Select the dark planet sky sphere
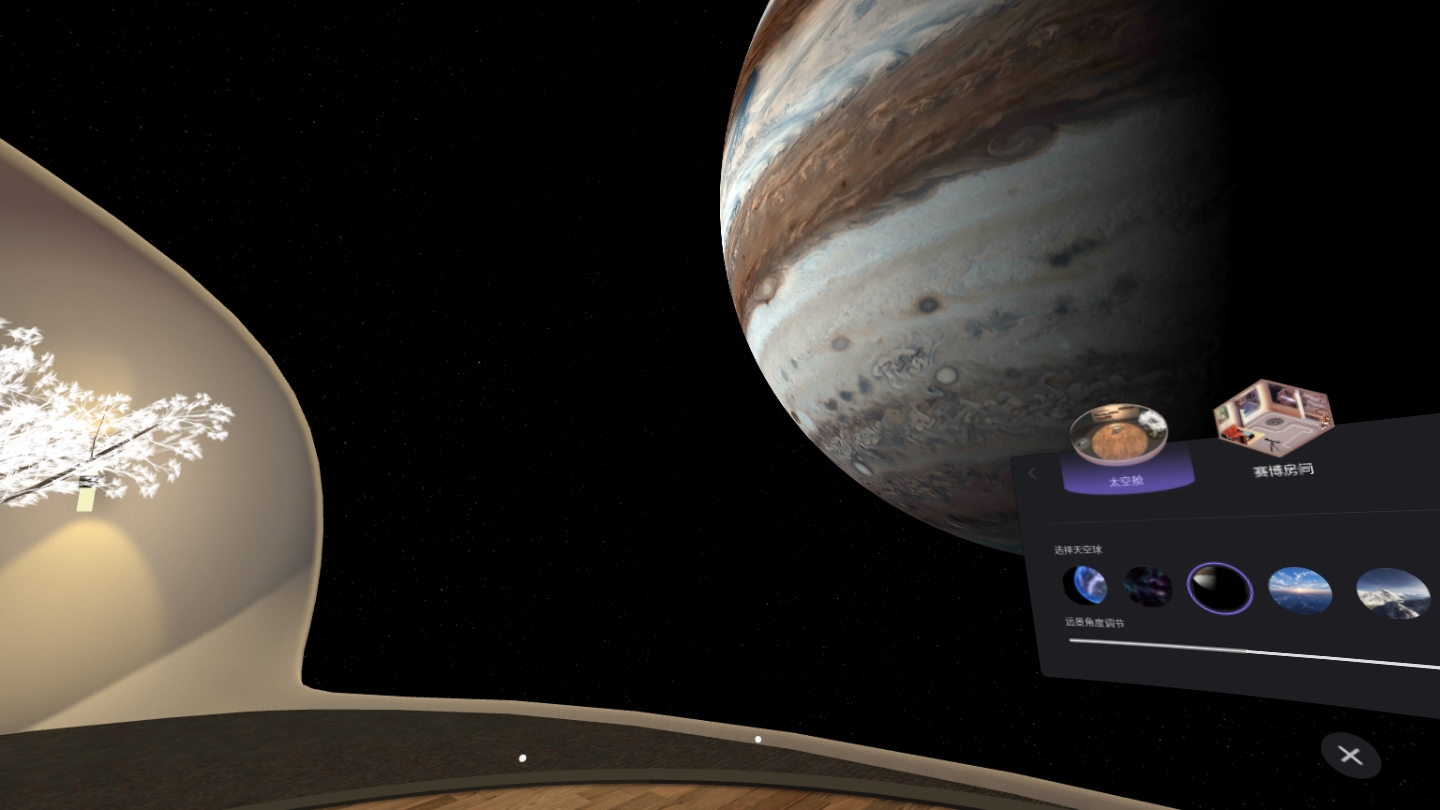1440x810 pixels. pyautogui.click(x=1220, y=588)
